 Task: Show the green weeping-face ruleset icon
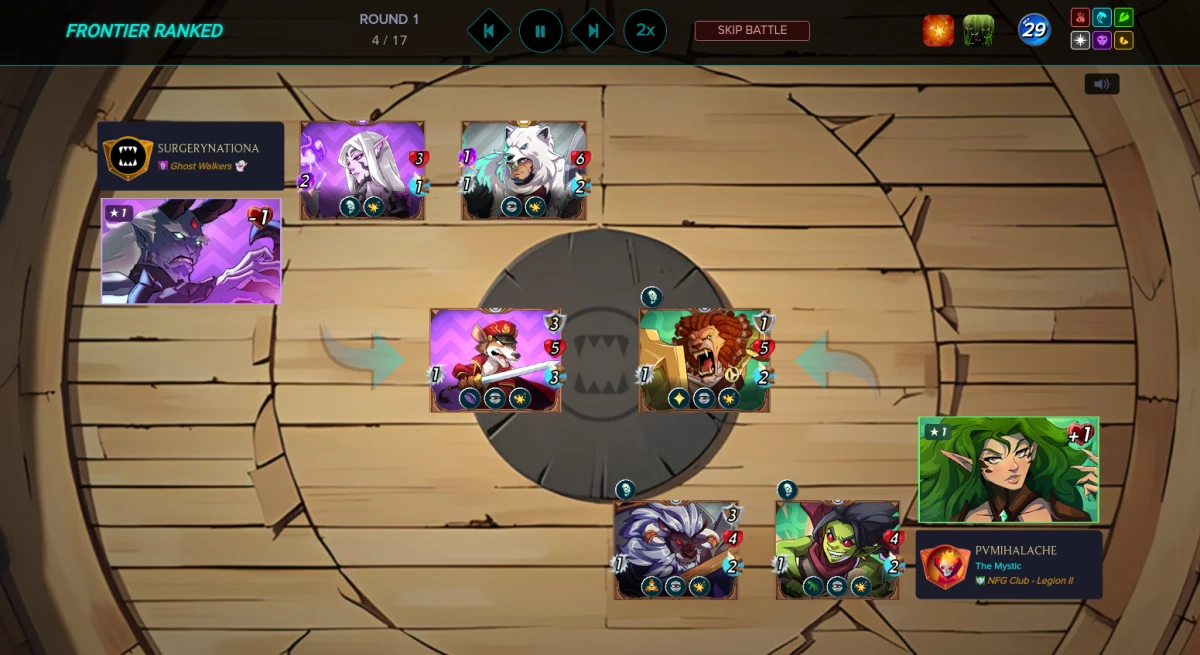[x=978, y=31]
